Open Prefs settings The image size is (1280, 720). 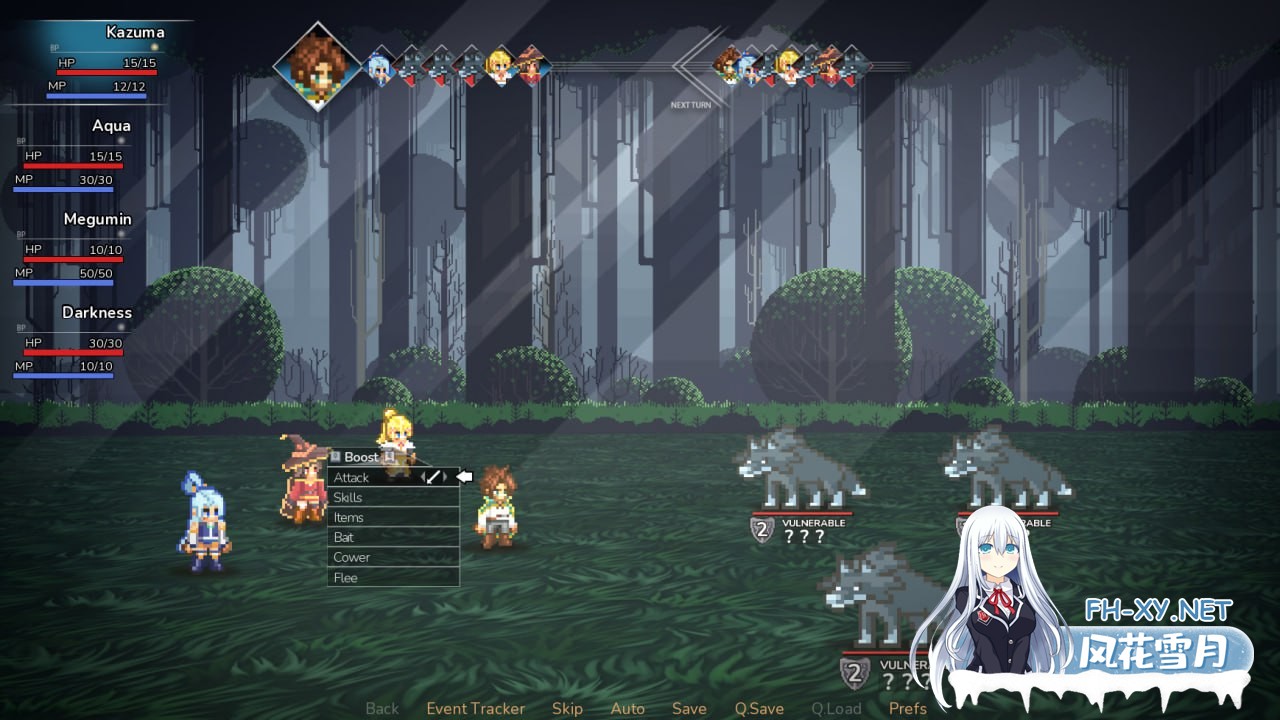coord(908,708)
